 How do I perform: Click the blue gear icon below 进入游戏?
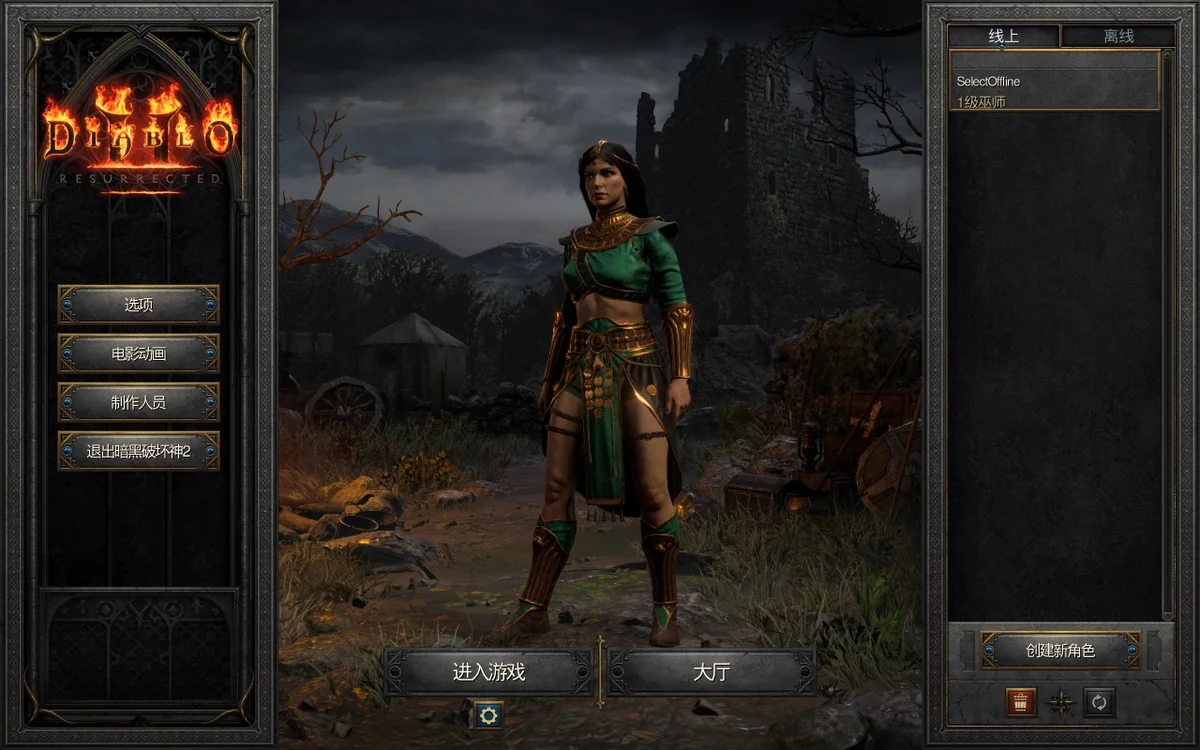pyautogui.click(x=487, y=714)
